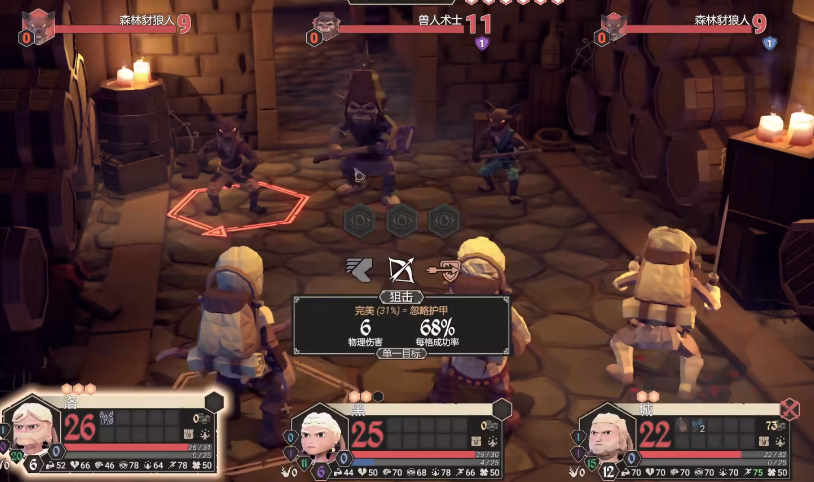Select the bow attack ability icon

click(x=402, y=268)
